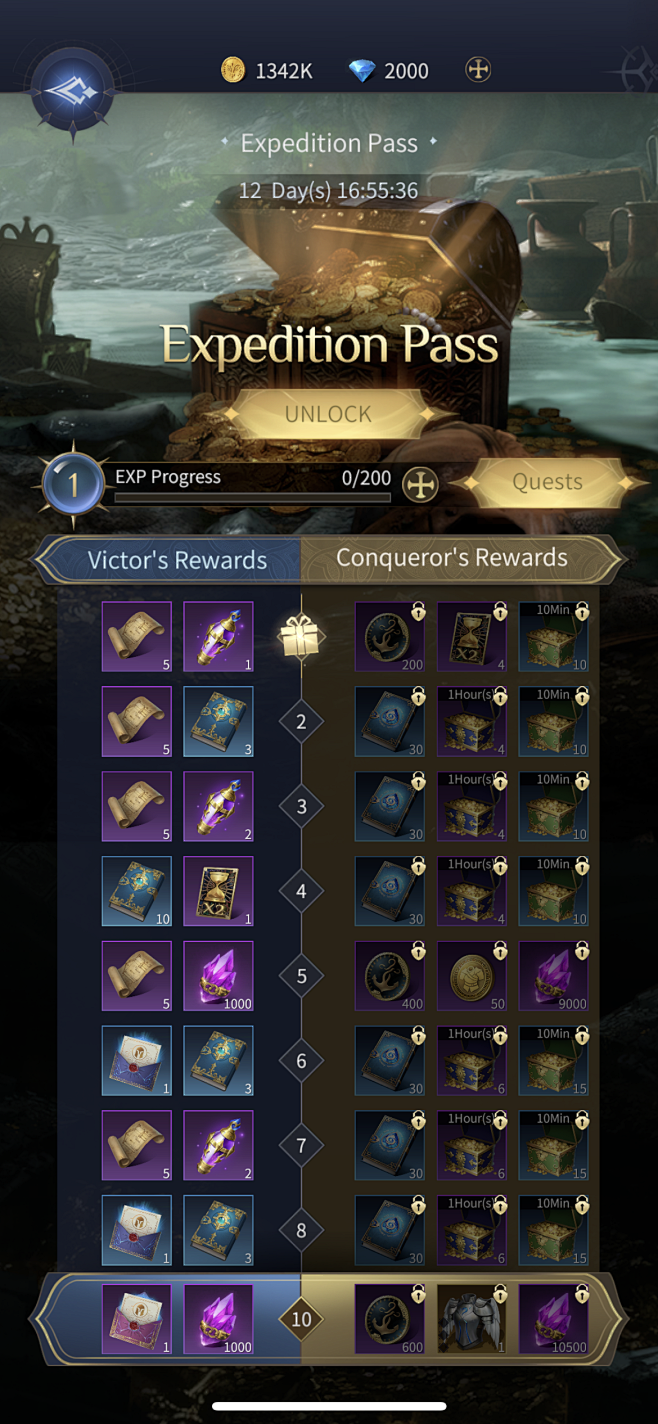Tap the locked 400 anchor coin reward
This screenshot has height=1424, width=658.
(390, 976)
